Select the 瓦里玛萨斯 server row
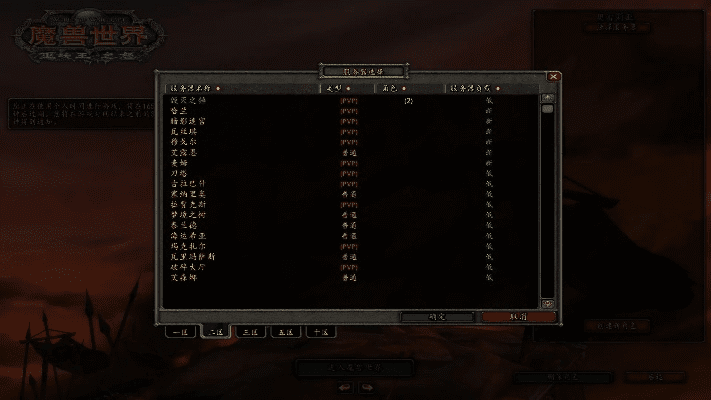This screenshot has width=711, height=400. point(192,257)
